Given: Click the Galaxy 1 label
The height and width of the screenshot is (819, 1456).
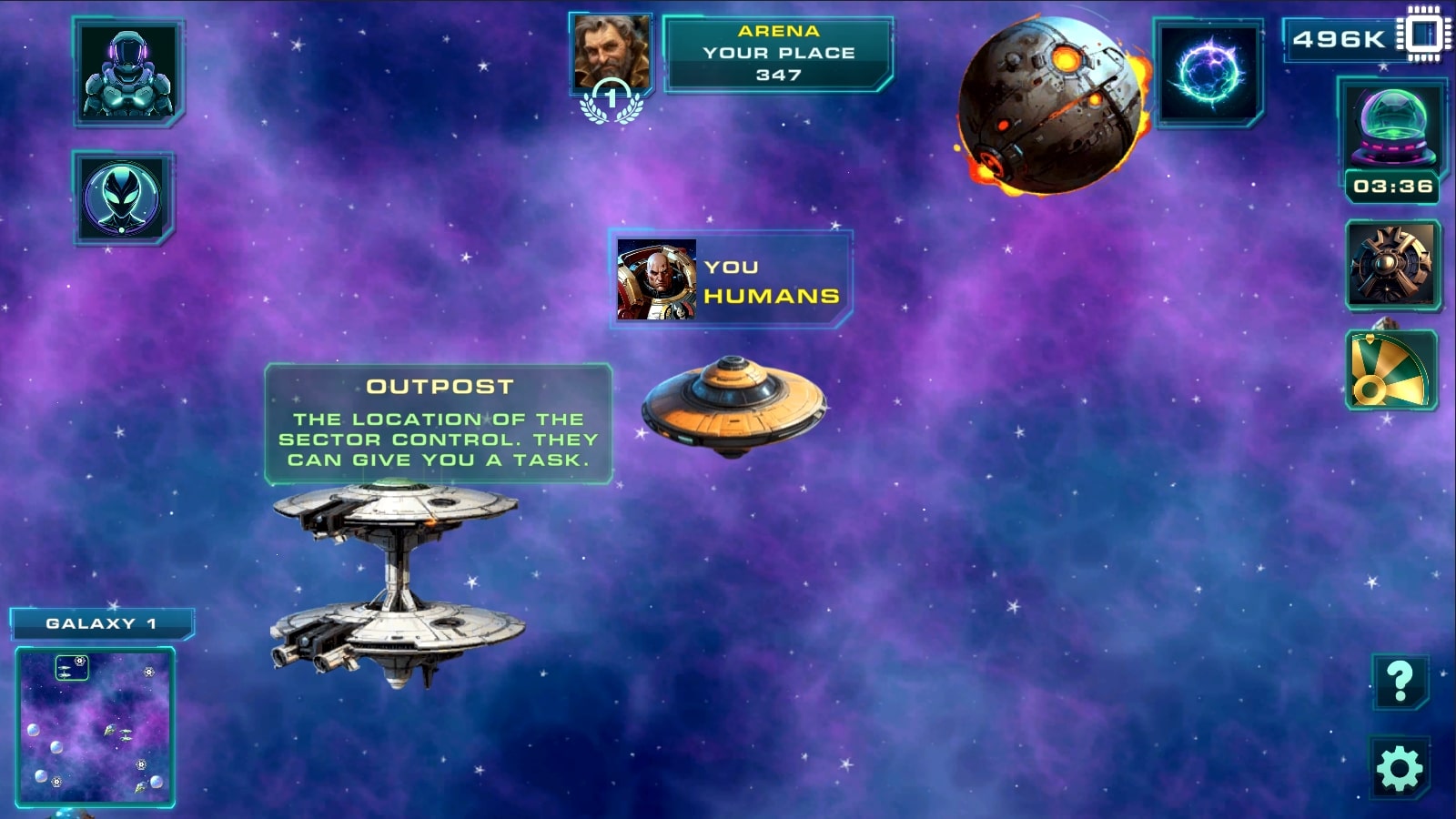Looking at the screenshot, I should [103, 623].
